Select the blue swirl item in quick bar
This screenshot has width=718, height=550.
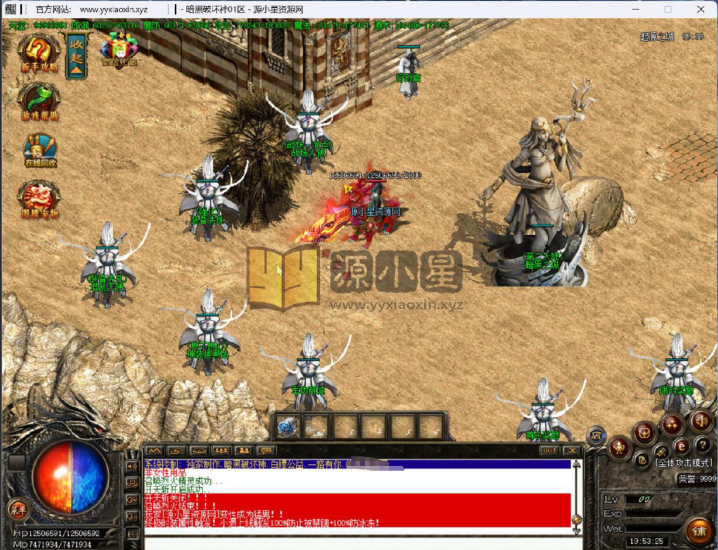click(x=288, y=427)
